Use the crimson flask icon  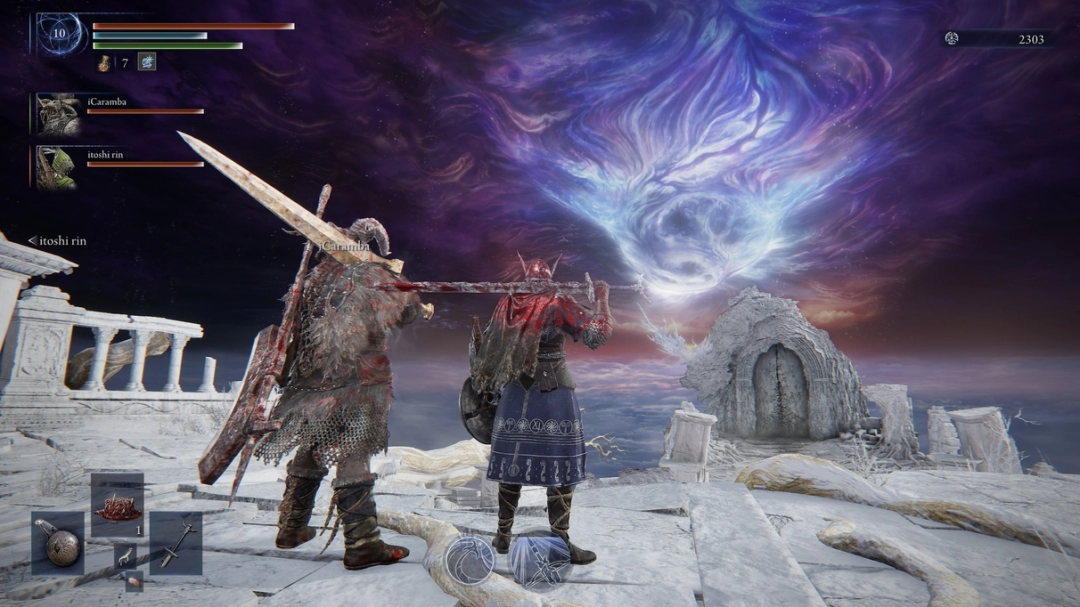104,63
